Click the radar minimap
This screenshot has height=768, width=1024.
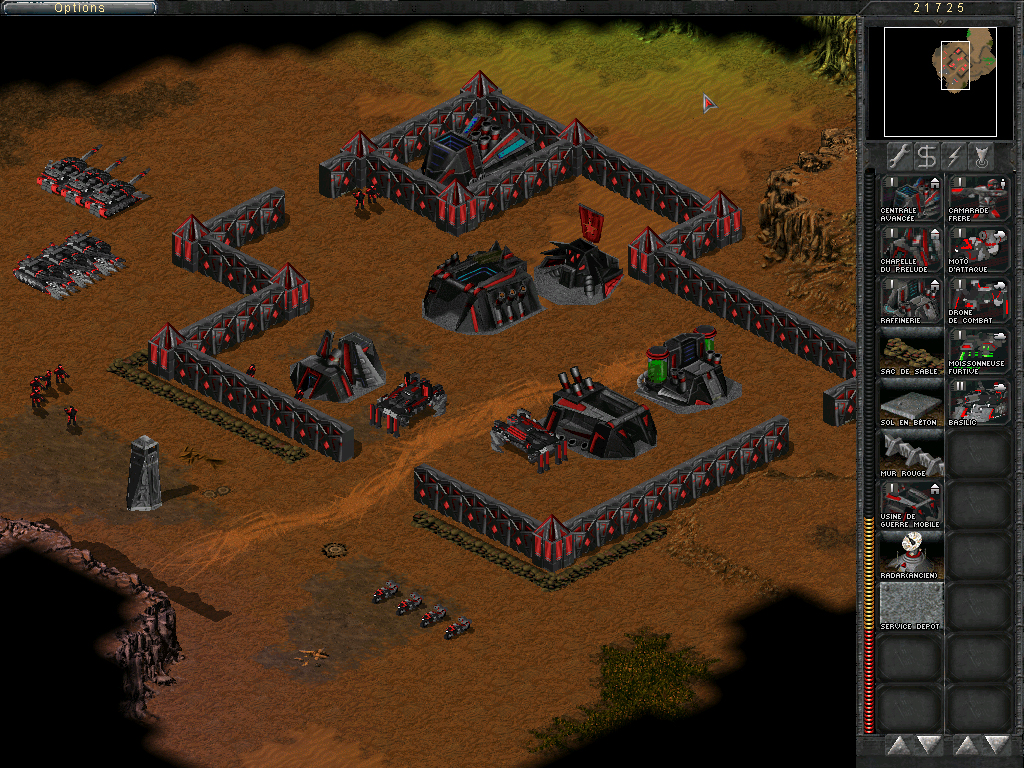click(x=940, y=82)
